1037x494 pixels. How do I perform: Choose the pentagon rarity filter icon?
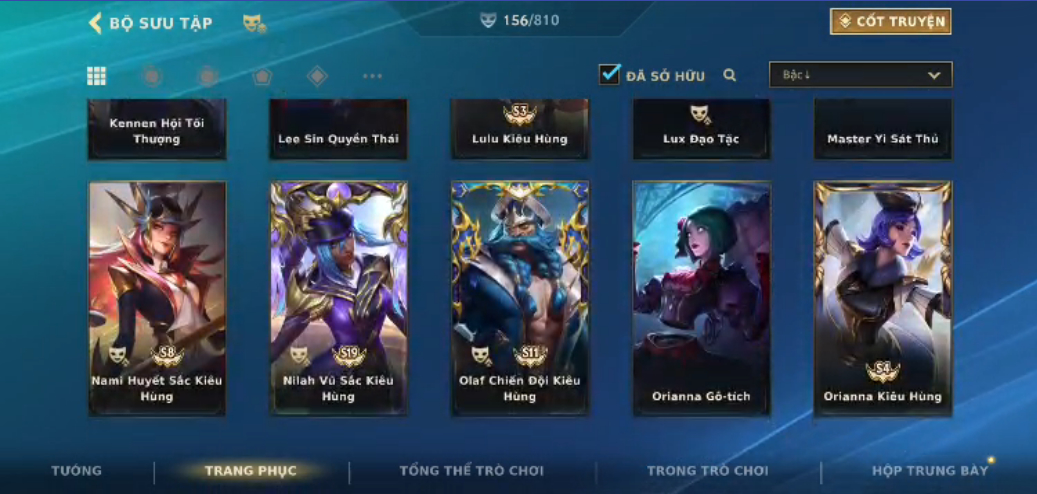click(262, 76)
